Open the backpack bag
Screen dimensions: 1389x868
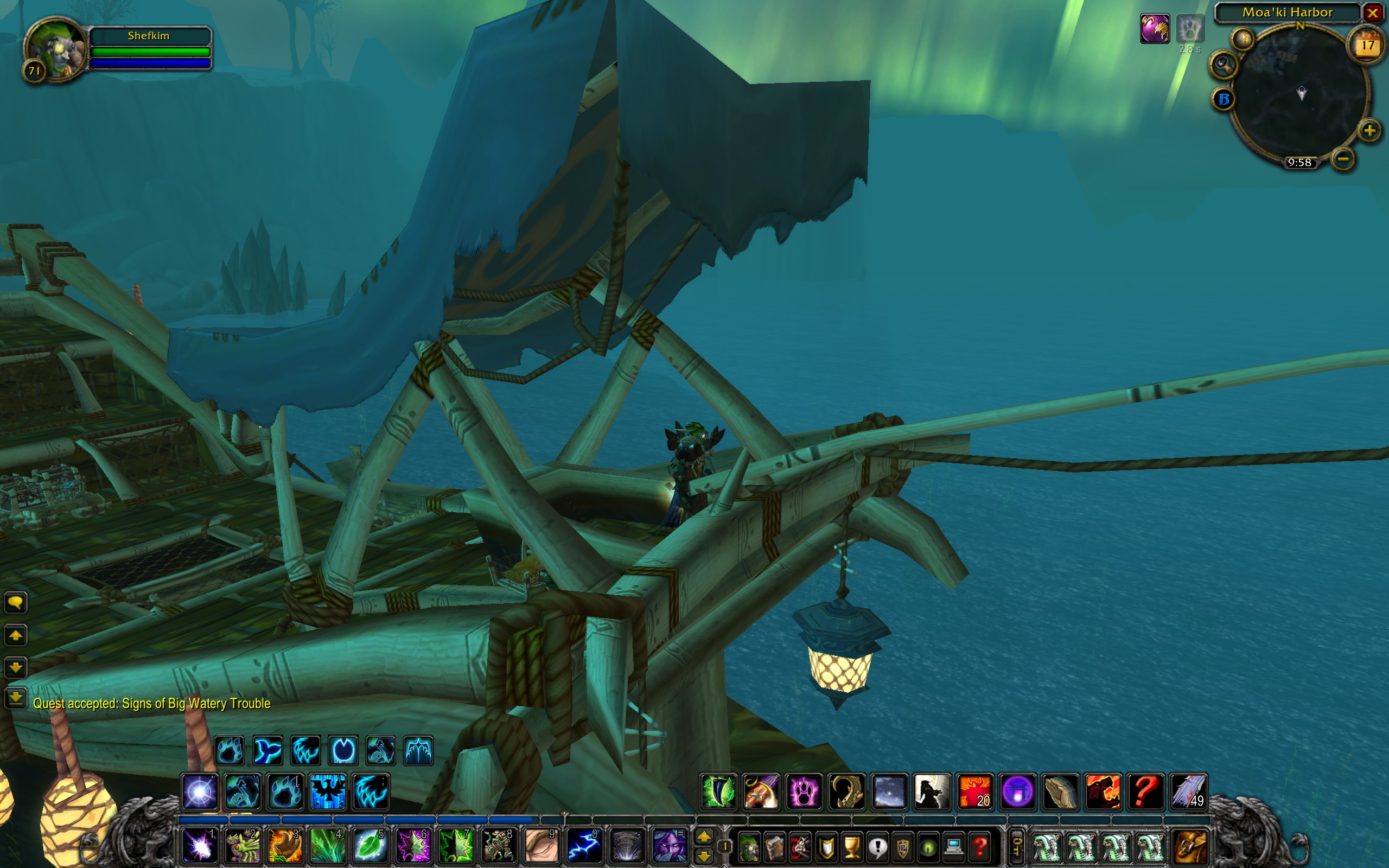click(x=1190, y=846)
